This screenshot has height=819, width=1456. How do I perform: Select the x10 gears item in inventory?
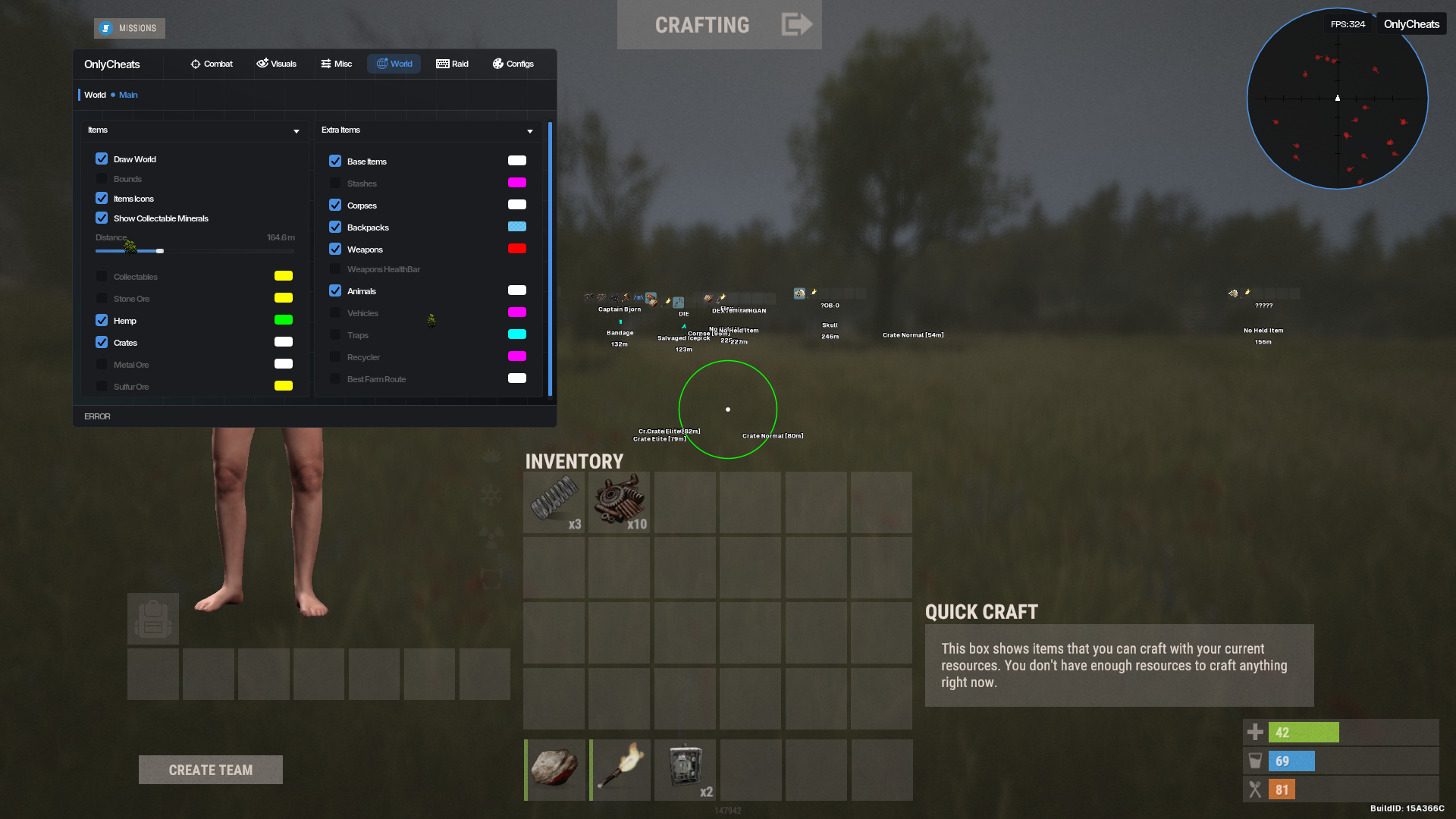[x=619, y=502]
